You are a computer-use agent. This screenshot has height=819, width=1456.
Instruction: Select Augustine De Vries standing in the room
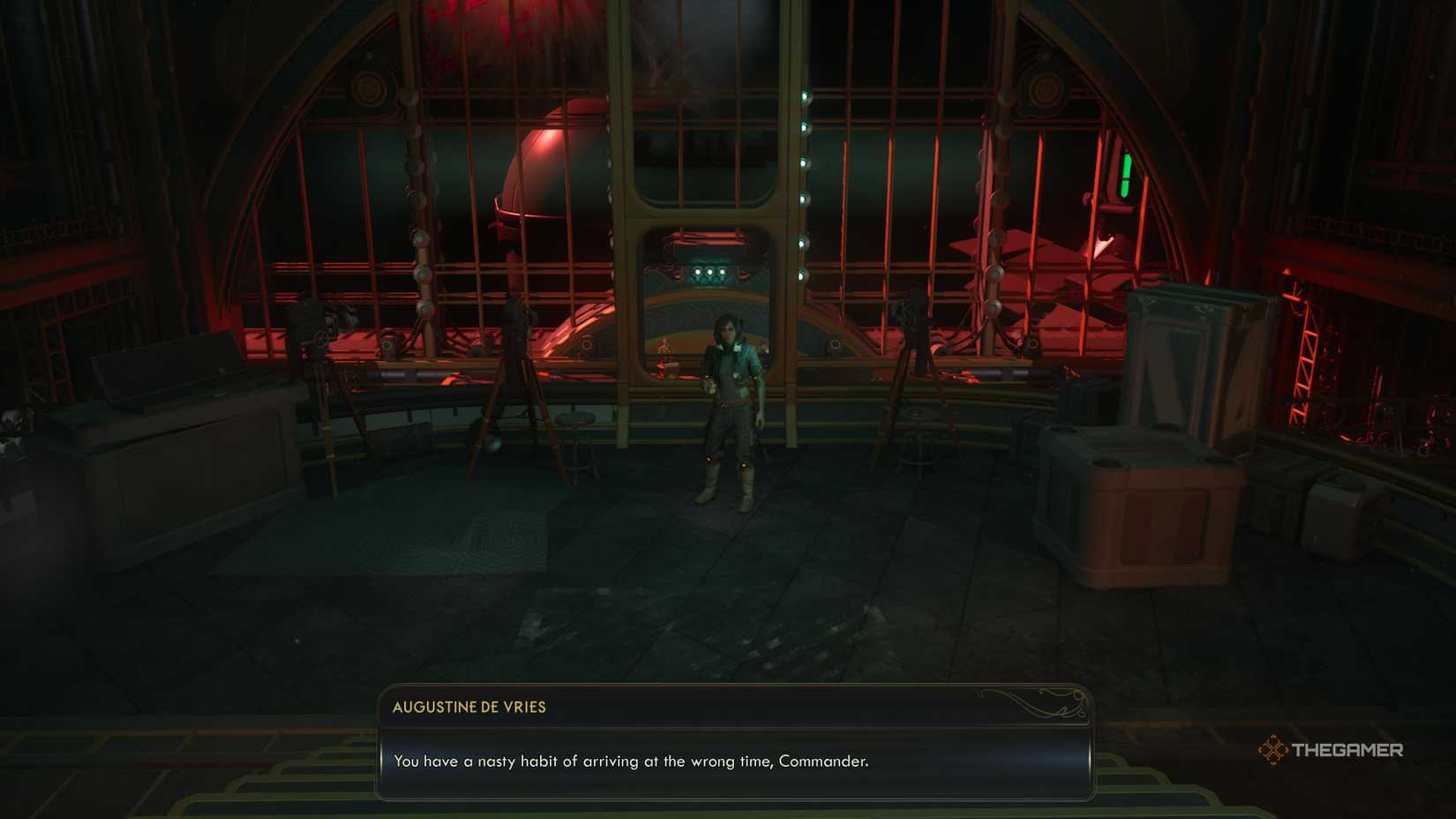731,406
